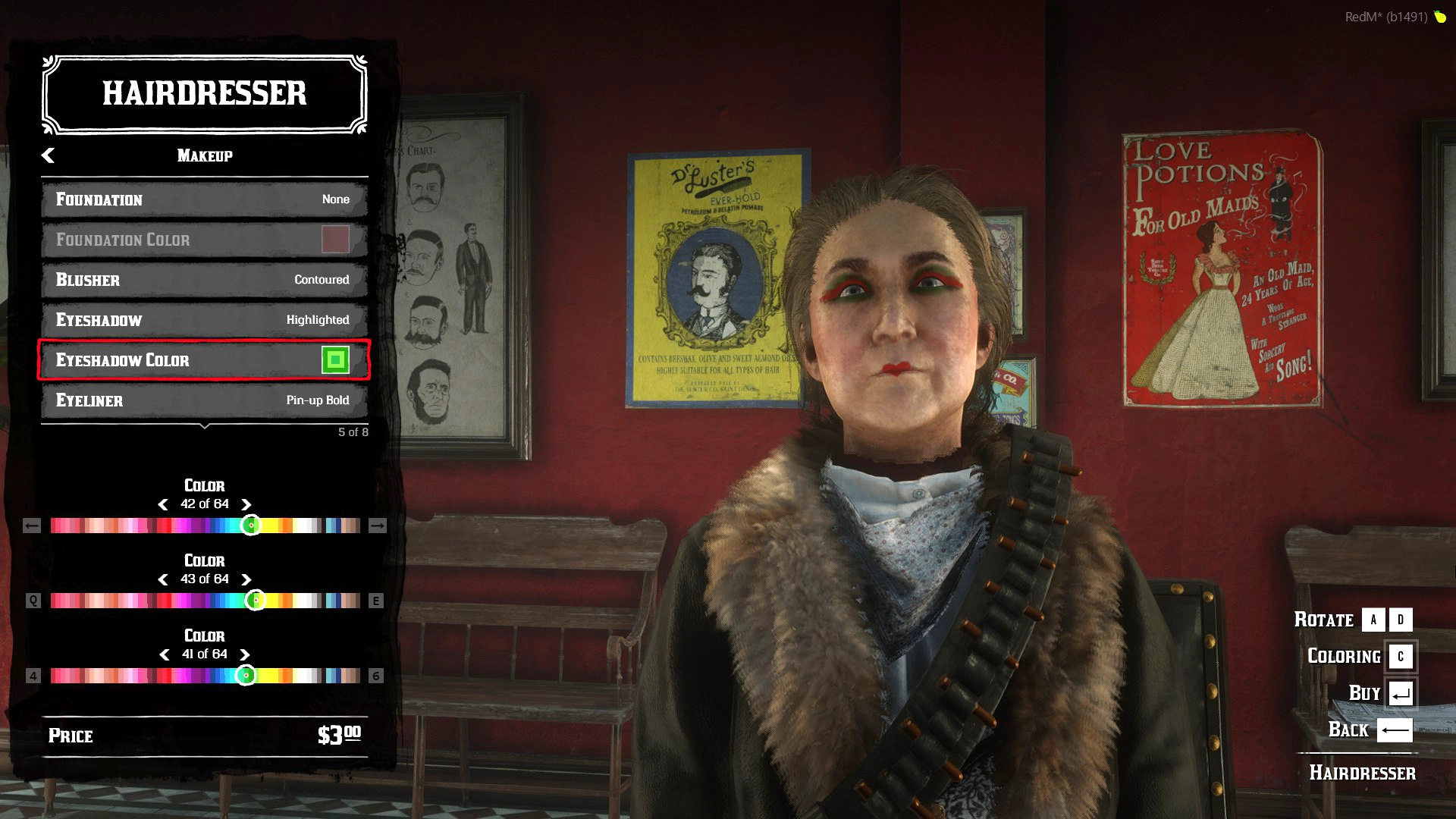Click the green Eyeshadow Color swatch
Screen dimensions: 1456x819
coord(335,360)
